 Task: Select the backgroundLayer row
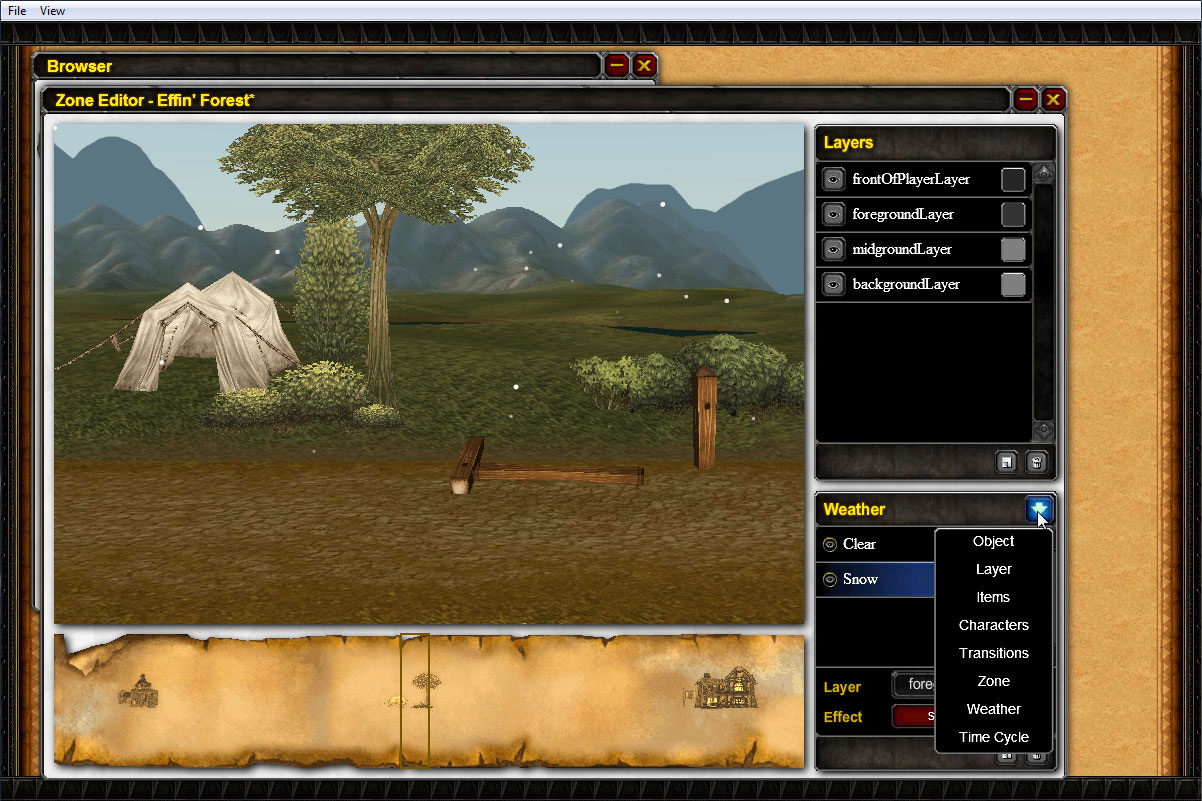[x=906, y=285]
